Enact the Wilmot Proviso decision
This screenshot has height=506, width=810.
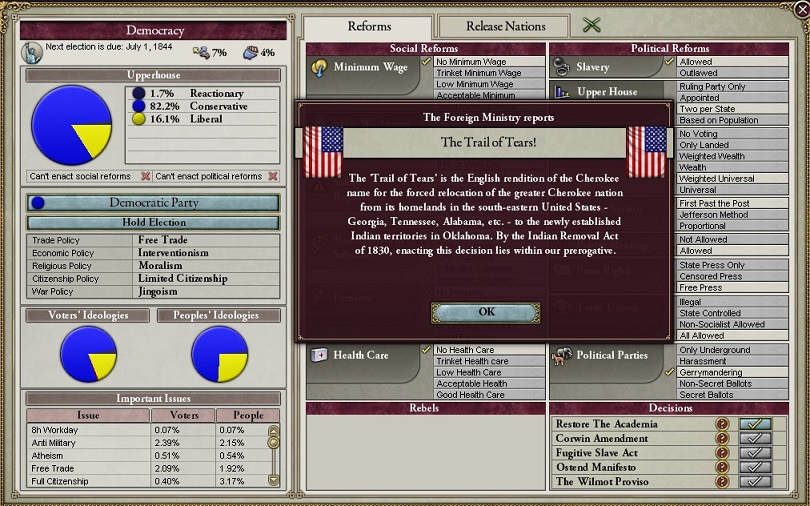[x=754, y=481]
